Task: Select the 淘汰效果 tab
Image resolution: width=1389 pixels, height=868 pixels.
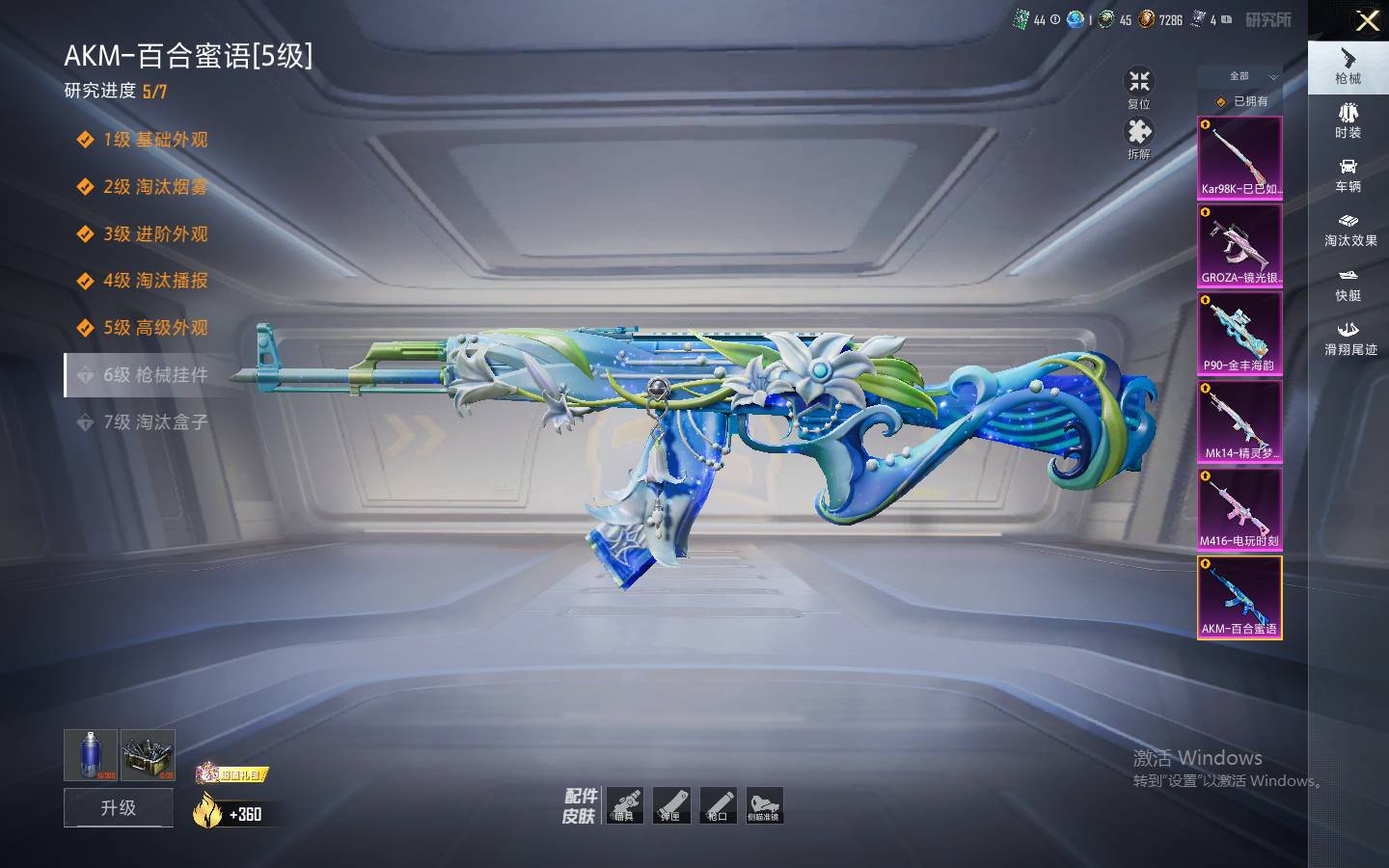Action: (1349, 230)
